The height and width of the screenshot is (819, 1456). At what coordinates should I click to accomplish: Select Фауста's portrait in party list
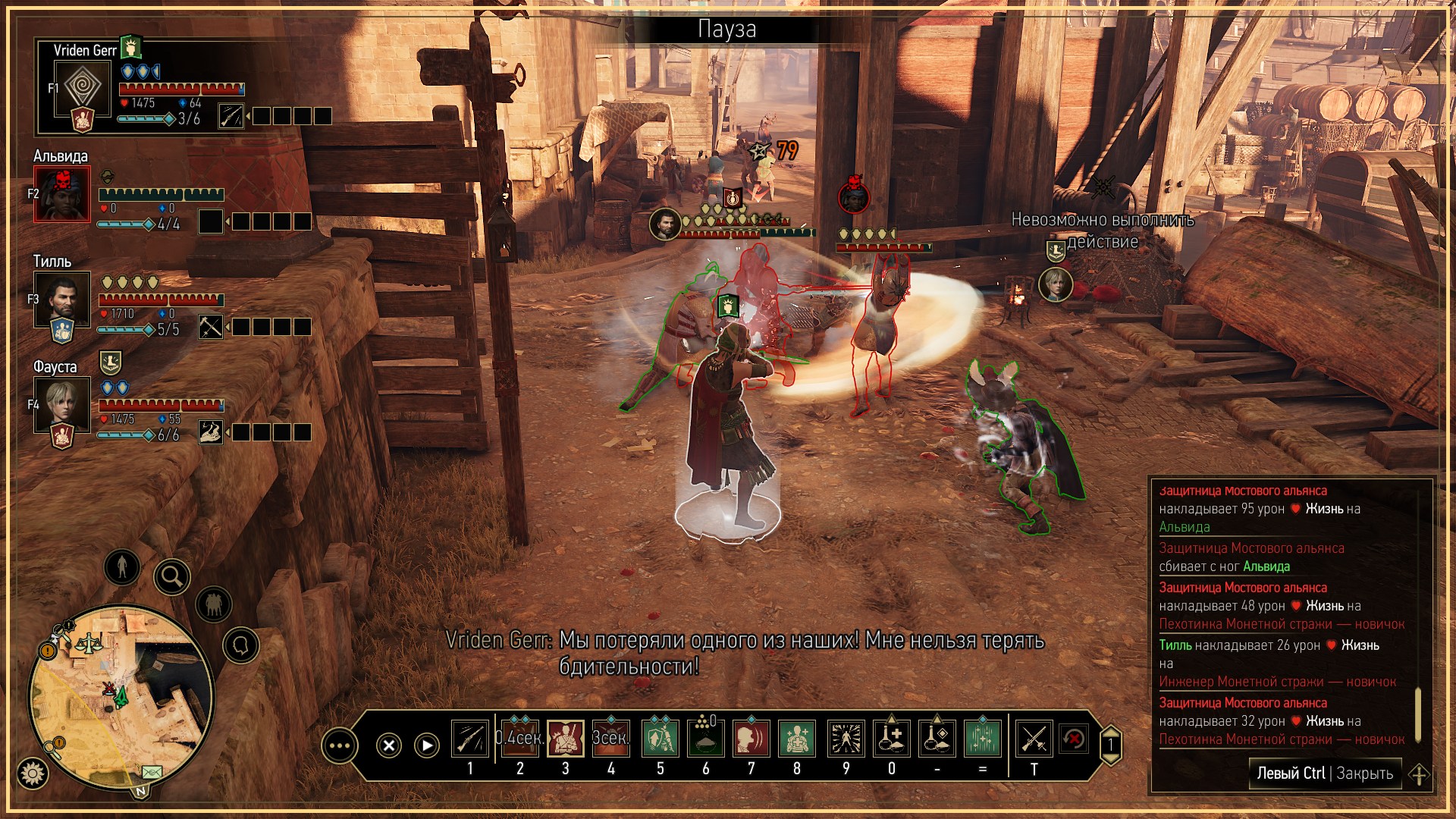coord(62,405)
